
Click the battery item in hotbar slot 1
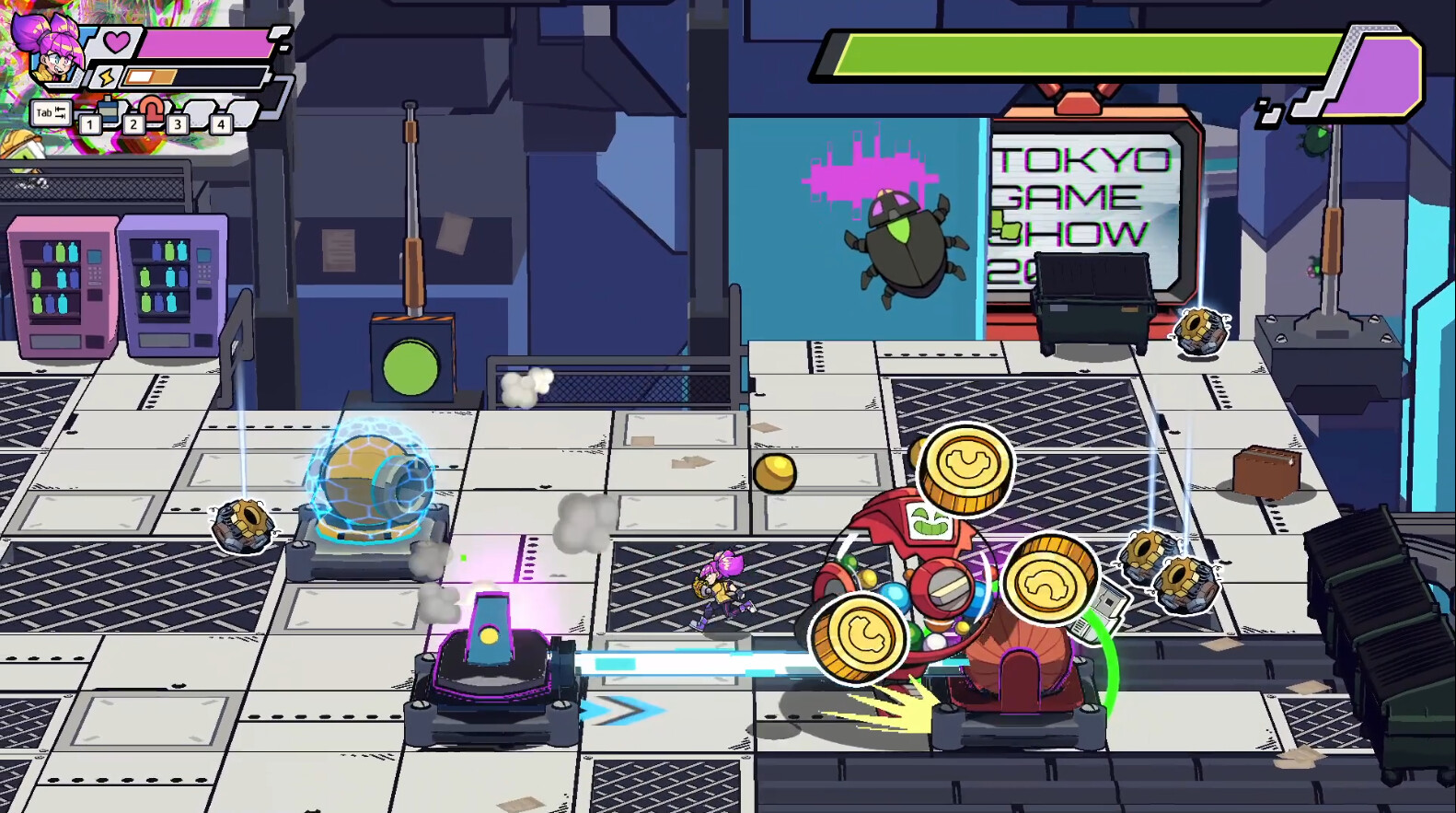click(x=110, y=108)
